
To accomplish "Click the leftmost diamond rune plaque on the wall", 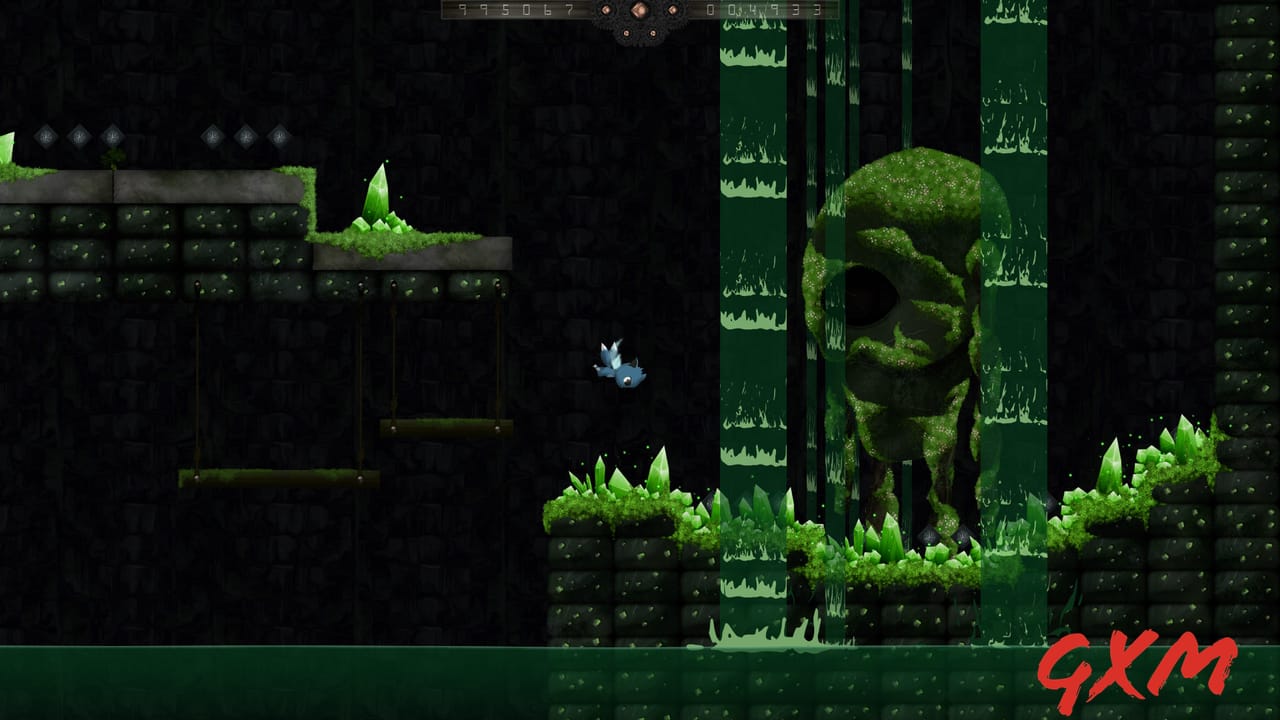I will click(45, 135).
